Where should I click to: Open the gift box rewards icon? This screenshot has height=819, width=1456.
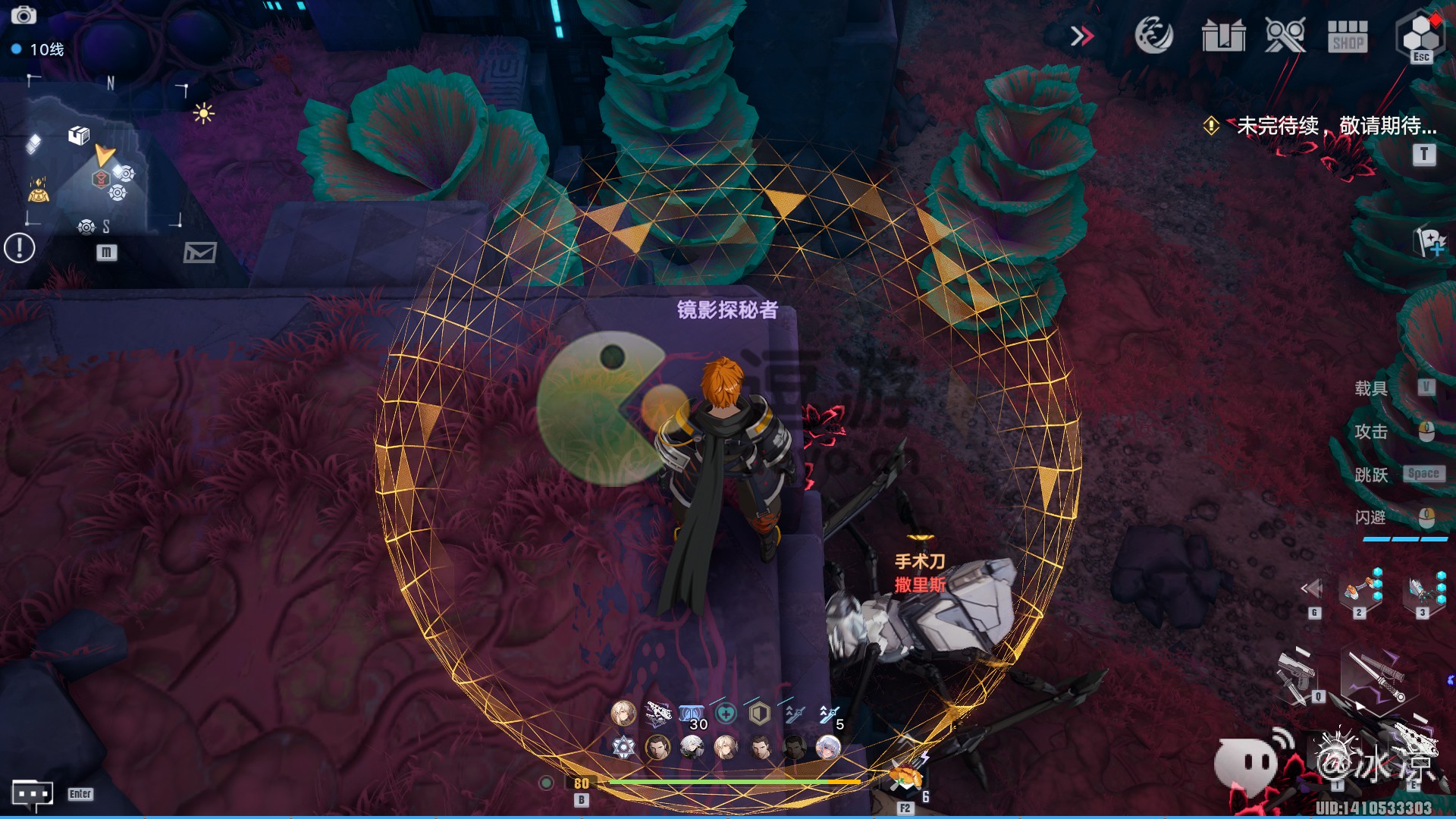coord(1223,36)
